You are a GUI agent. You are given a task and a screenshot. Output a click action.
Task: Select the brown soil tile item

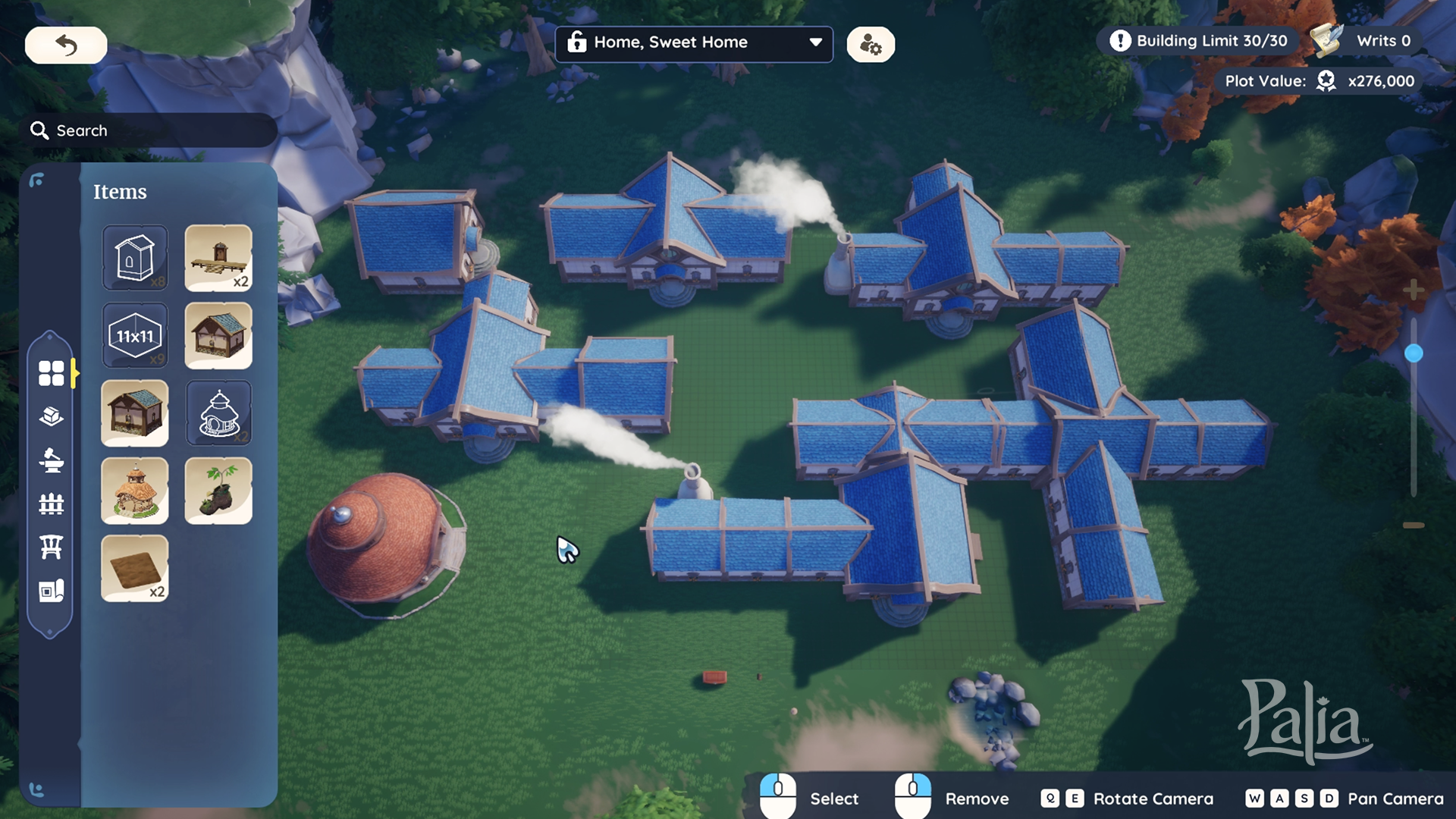click(x=135, y=568)
